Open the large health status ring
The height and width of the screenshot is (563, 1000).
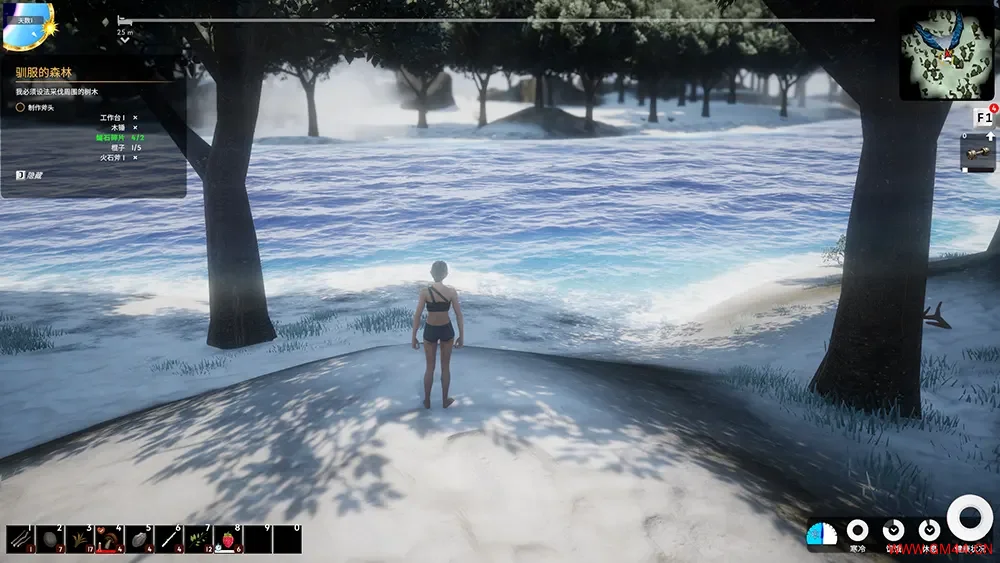point(969,518)
